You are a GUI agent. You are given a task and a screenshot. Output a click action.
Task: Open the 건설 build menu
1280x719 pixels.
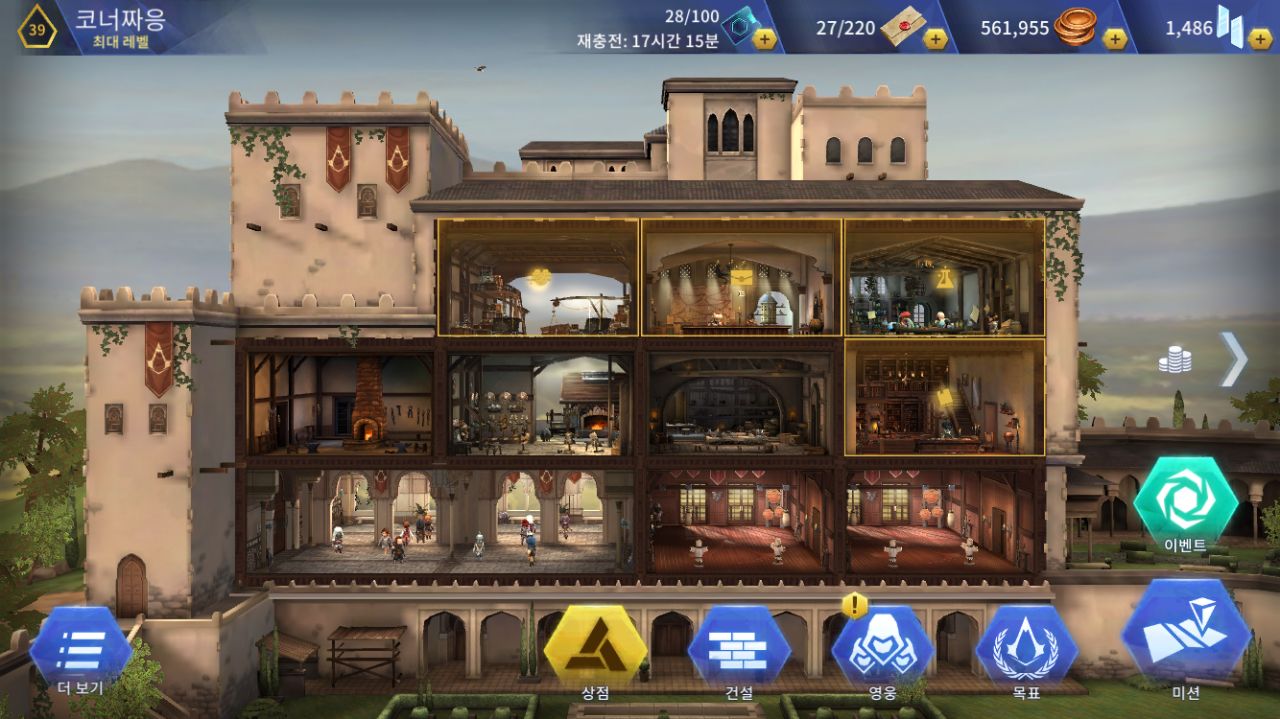point(739,650)
